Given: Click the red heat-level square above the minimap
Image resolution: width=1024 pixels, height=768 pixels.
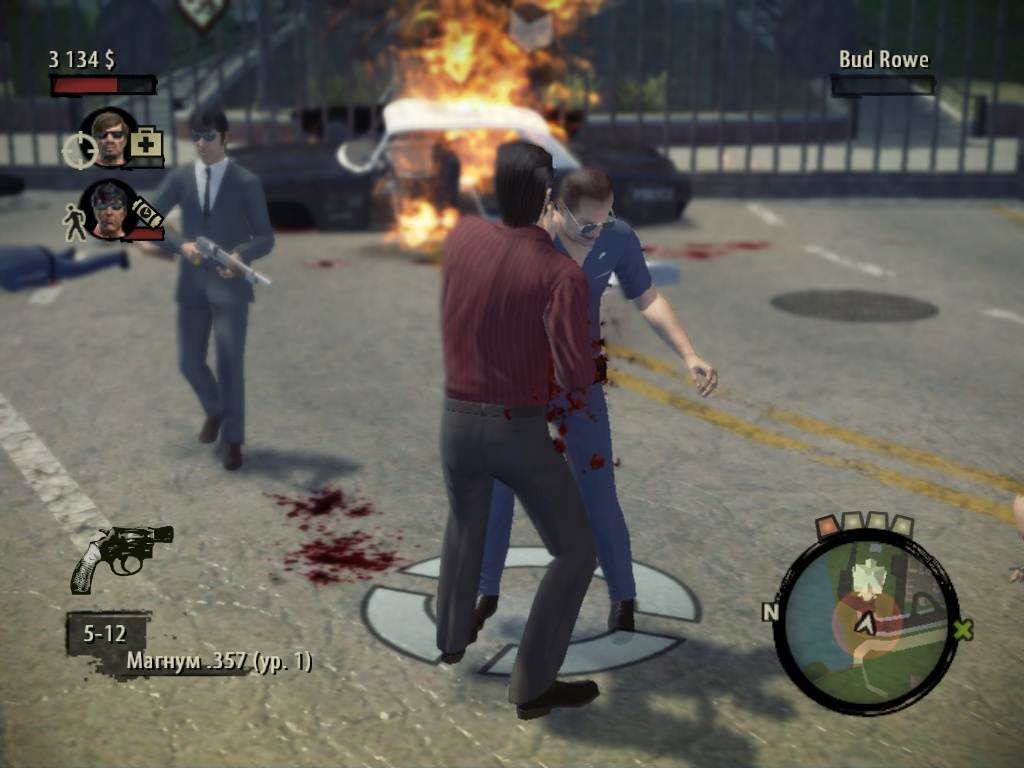Looking at the screenshot, I should click(x=828, y=526).
